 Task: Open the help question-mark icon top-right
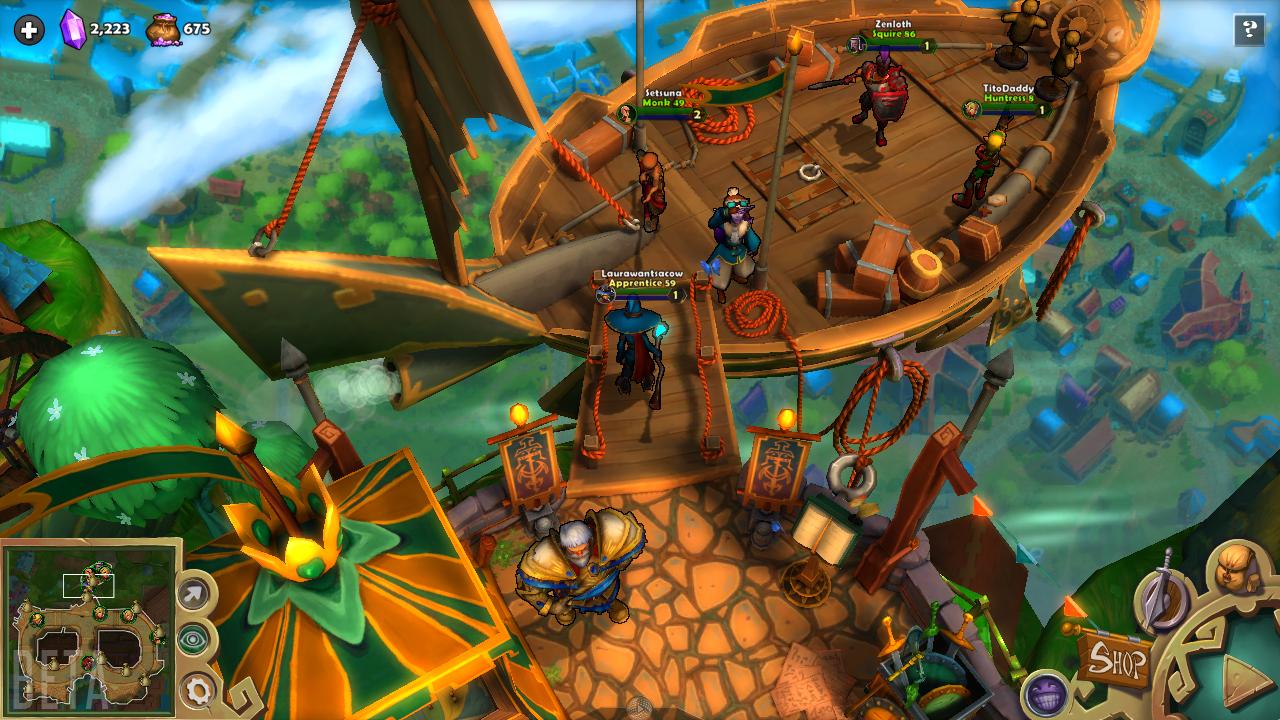coord(1248,28)
